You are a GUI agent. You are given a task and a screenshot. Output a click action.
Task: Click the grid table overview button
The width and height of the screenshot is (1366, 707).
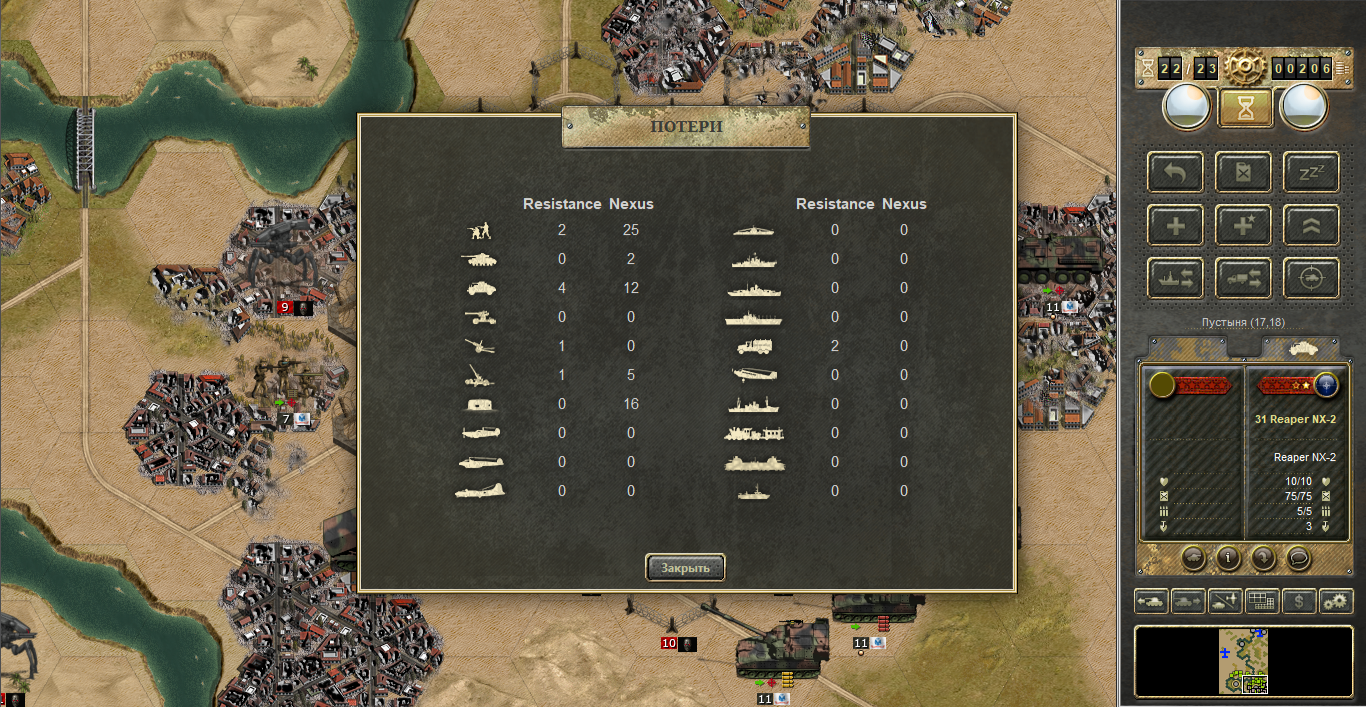tap(1263, 601)
